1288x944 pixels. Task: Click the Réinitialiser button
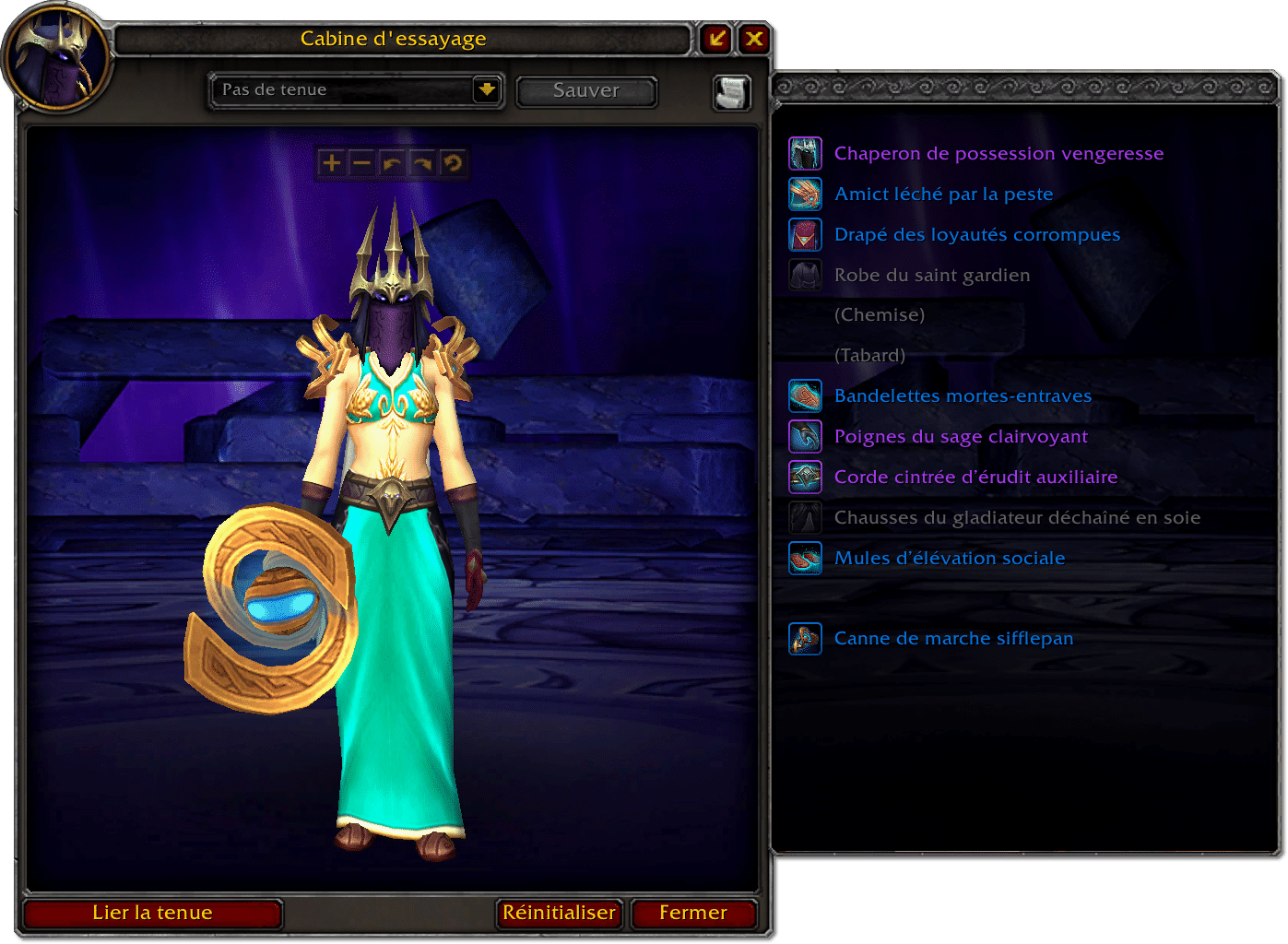(x=559, y=913)
